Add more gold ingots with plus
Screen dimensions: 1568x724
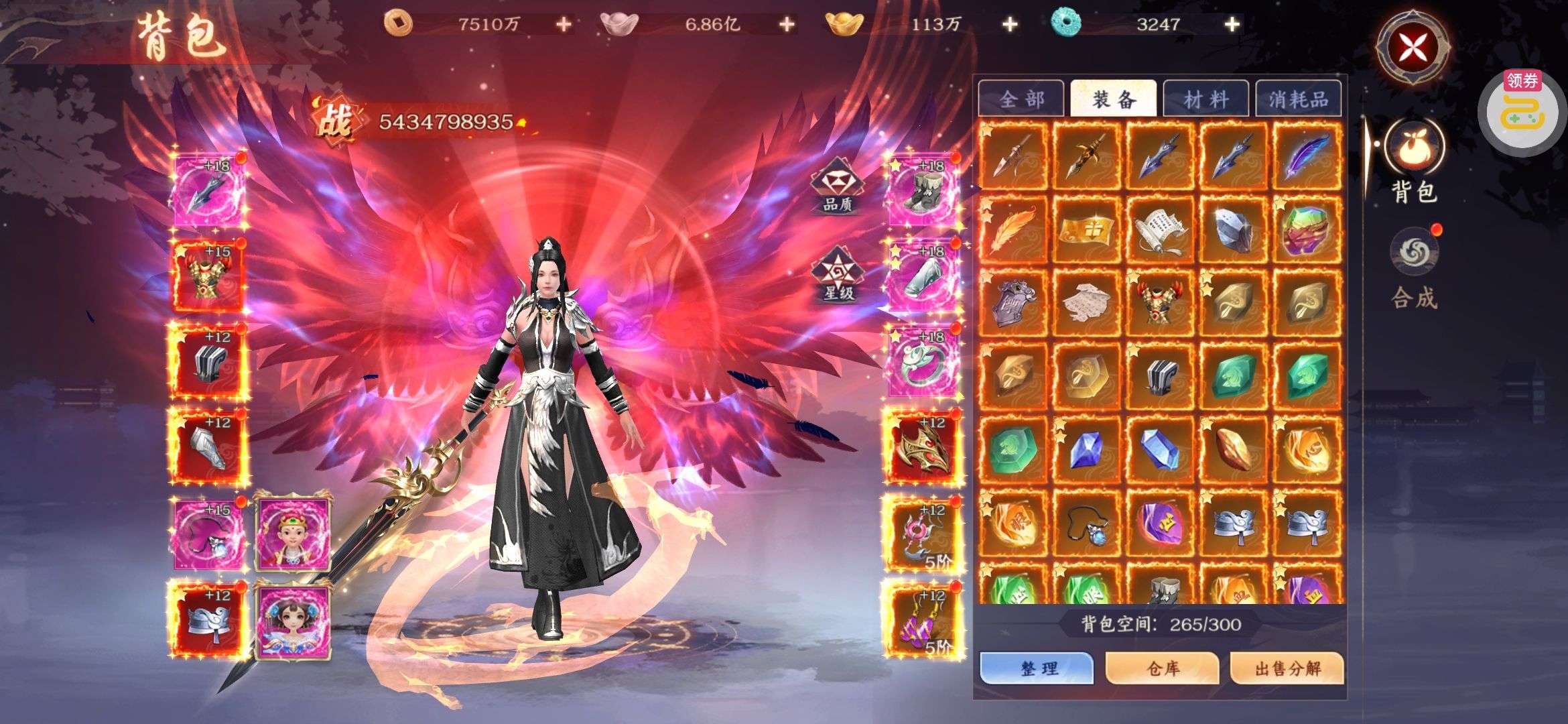tap(1009, 25)
